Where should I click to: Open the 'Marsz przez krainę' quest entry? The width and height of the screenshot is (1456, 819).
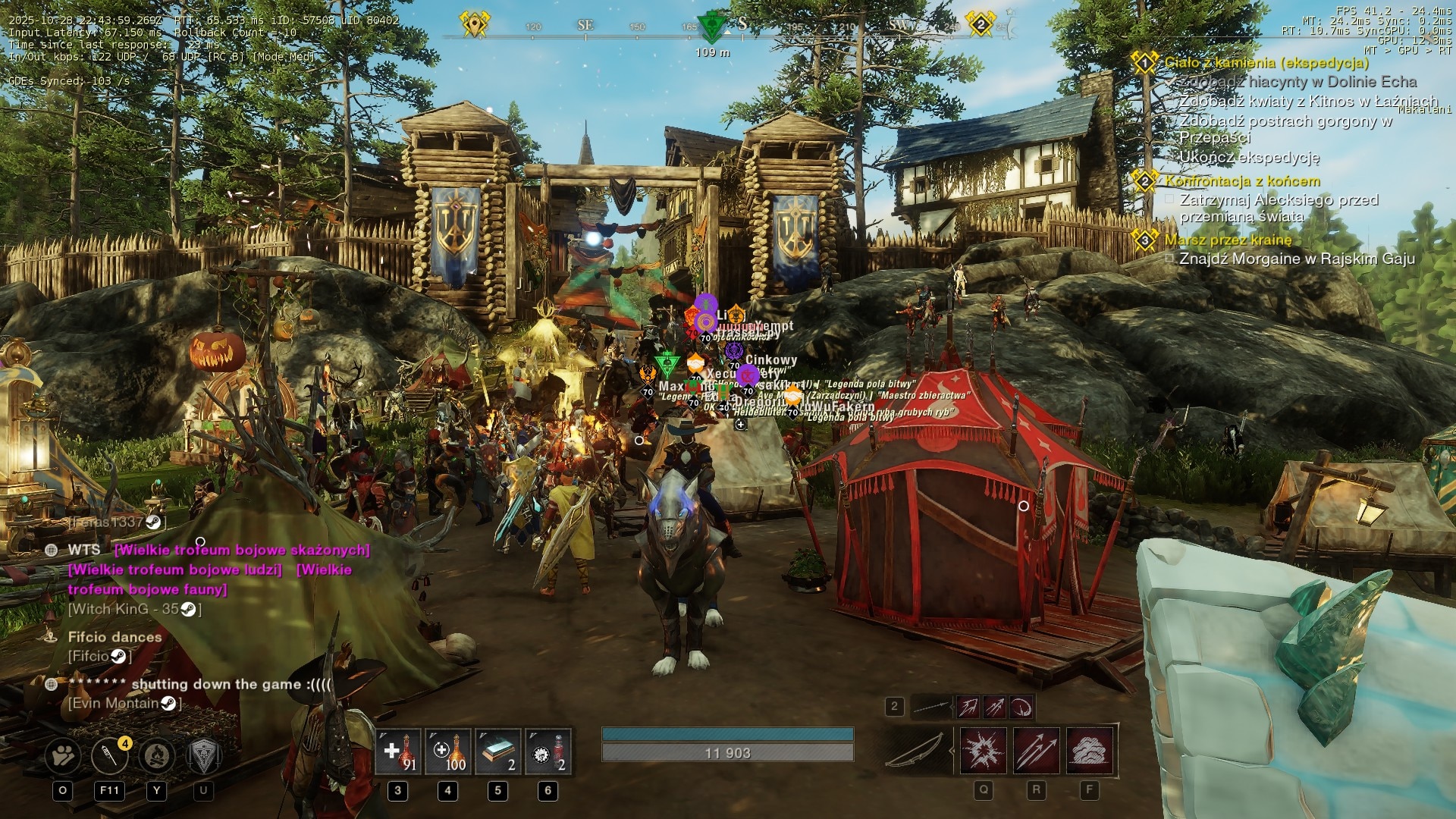click(1228, 240)
